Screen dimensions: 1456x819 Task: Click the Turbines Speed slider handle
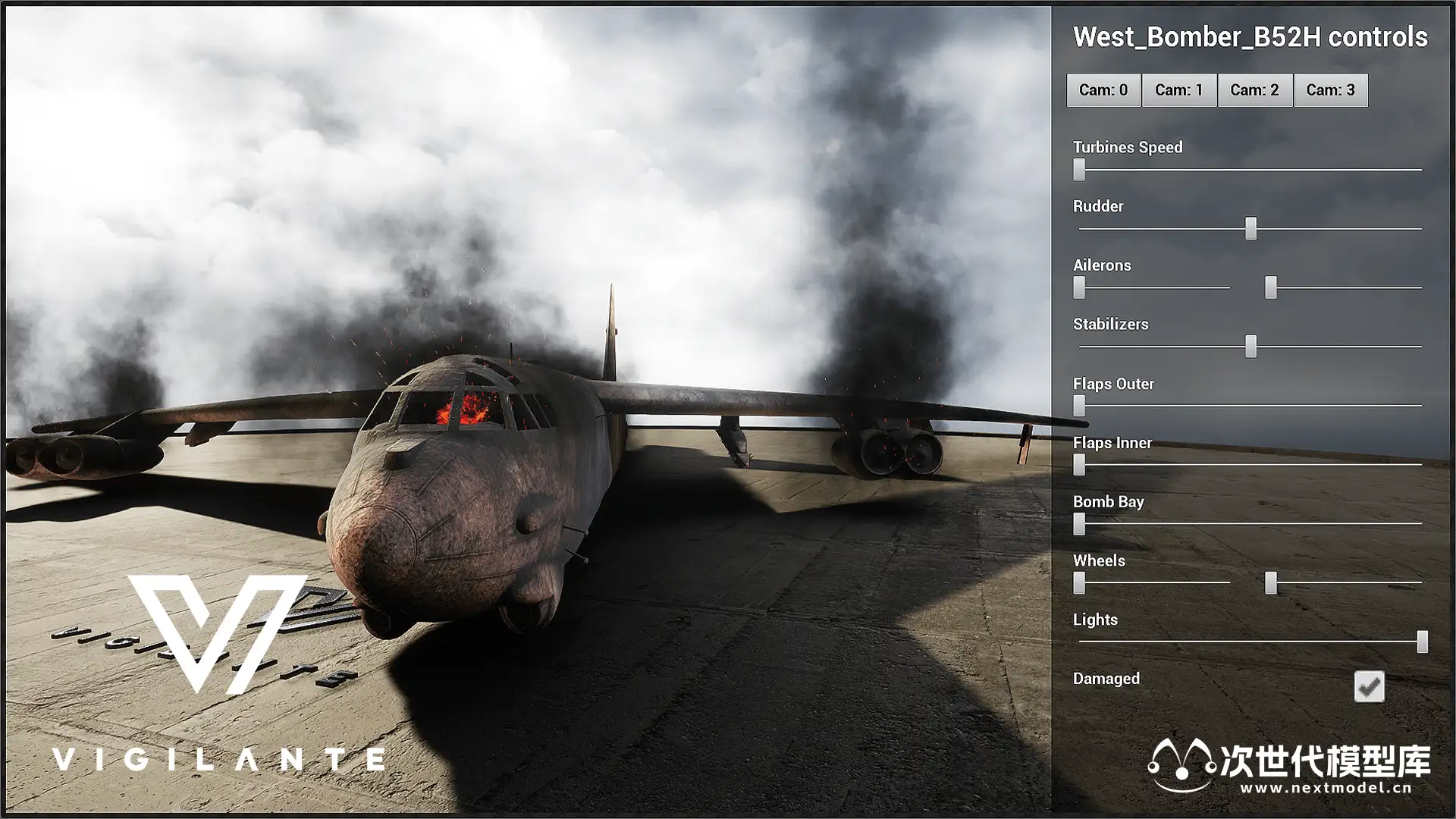(x=1079, y=170)
